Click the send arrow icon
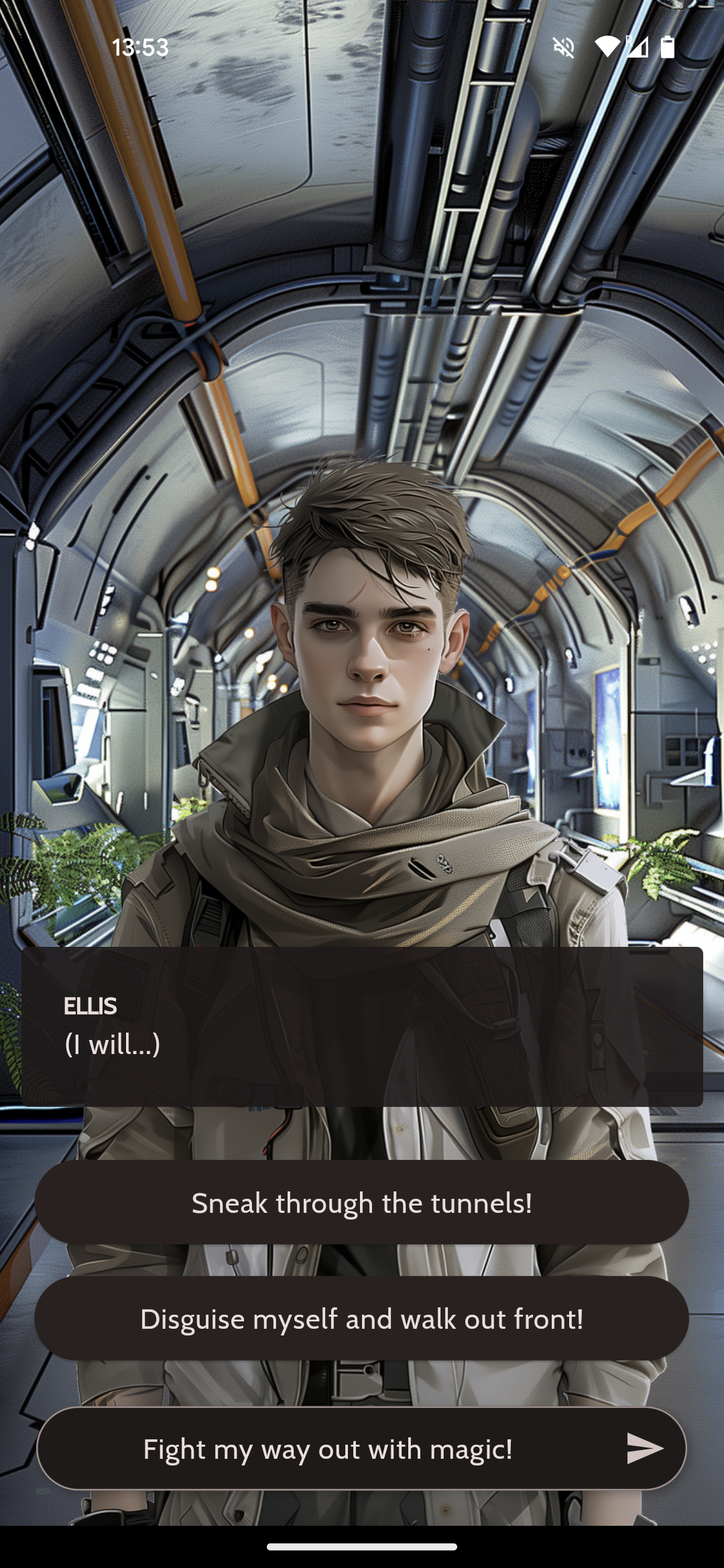The width and height of the screenshot is (724, 1568). (x=644, y=1449)
